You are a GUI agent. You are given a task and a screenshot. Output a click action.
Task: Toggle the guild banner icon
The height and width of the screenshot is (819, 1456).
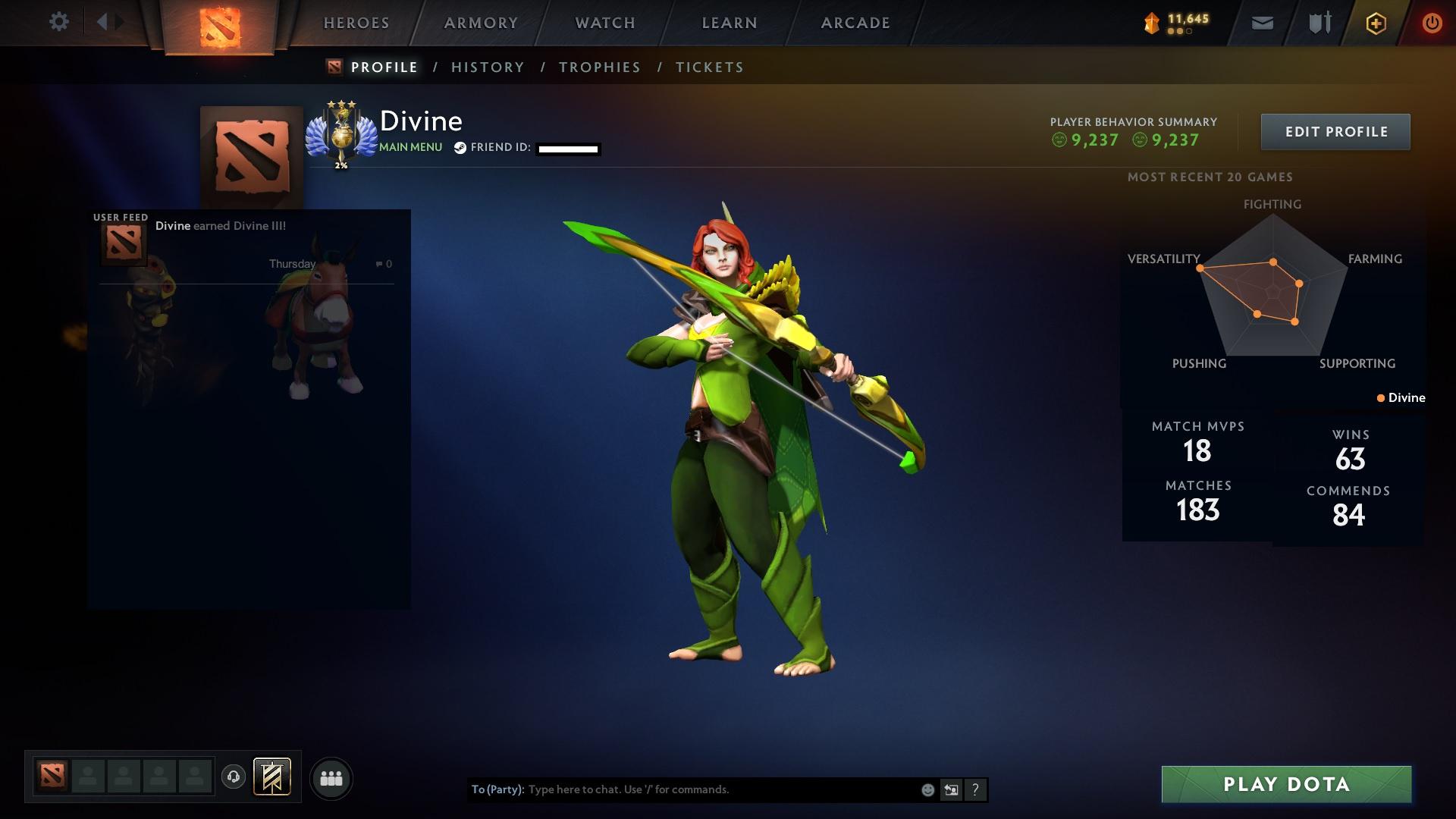tap(273, 777)
